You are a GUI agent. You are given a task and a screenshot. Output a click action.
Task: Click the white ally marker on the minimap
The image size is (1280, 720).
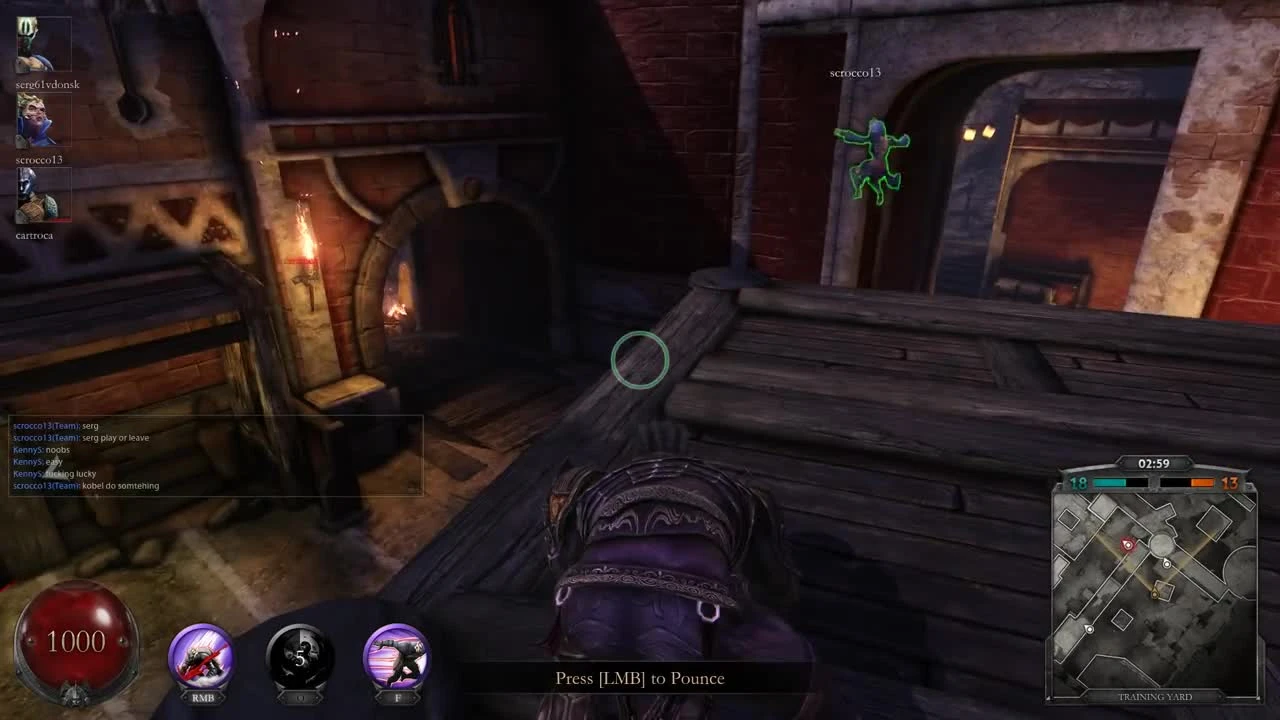click(x=1166, y=562)
